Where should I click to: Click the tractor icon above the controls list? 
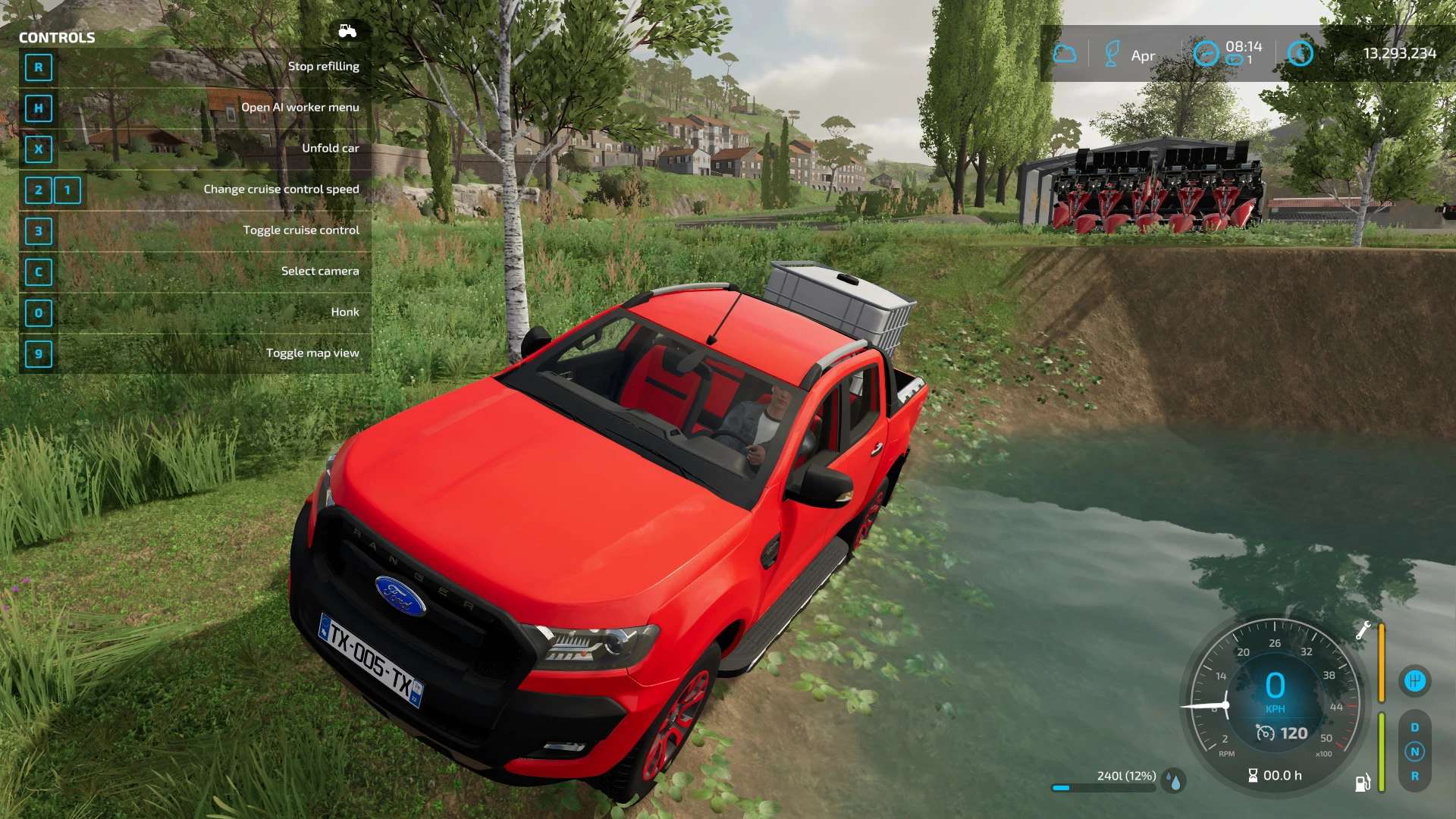tap(347, 31)
